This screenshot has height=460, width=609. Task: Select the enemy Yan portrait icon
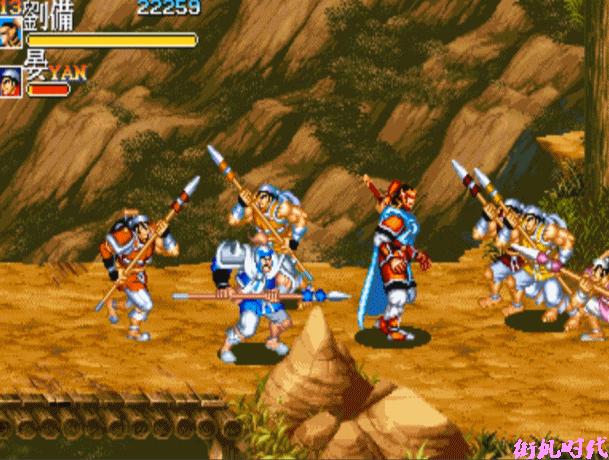[11, 80]
